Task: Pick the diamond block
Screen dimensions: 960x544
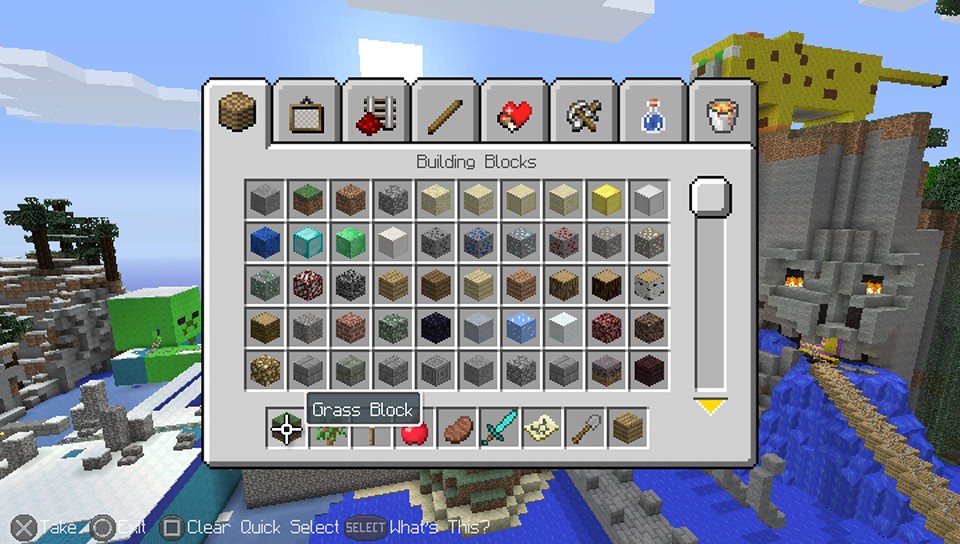Action: tap(307, 242)
